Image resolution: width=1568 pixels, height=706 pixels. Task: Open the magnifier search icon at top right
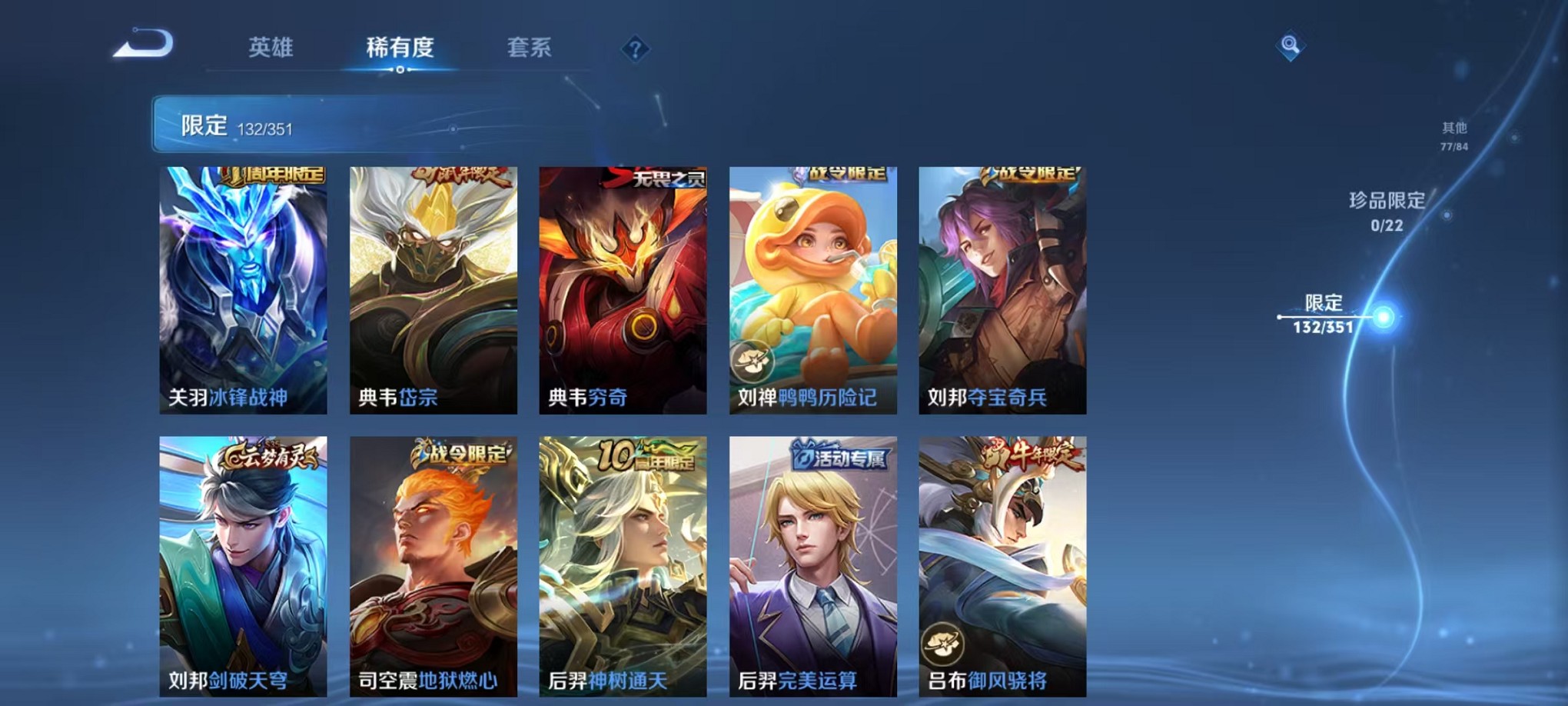[1289, 46]
